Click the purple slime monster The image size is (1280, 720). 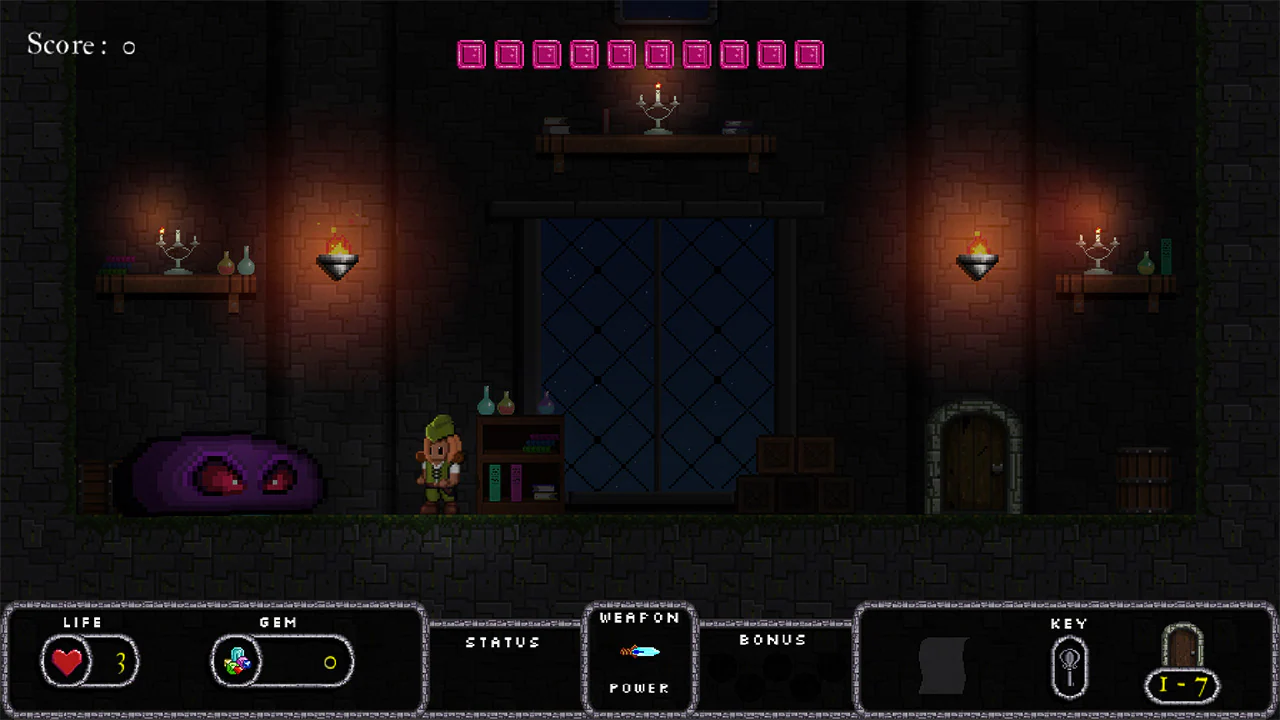[218, 475]
